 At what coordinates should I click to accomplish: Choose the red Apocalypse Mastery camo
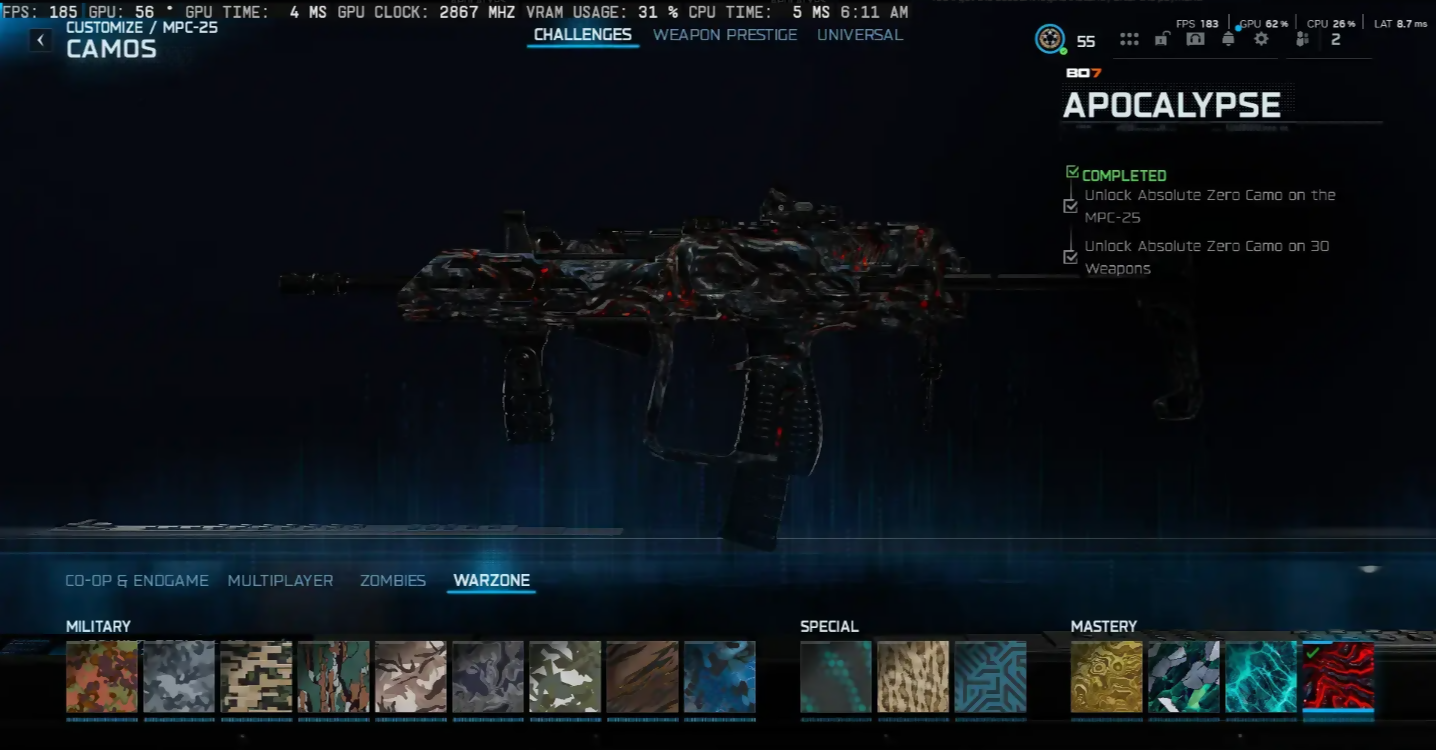(x=1338, y=677)
